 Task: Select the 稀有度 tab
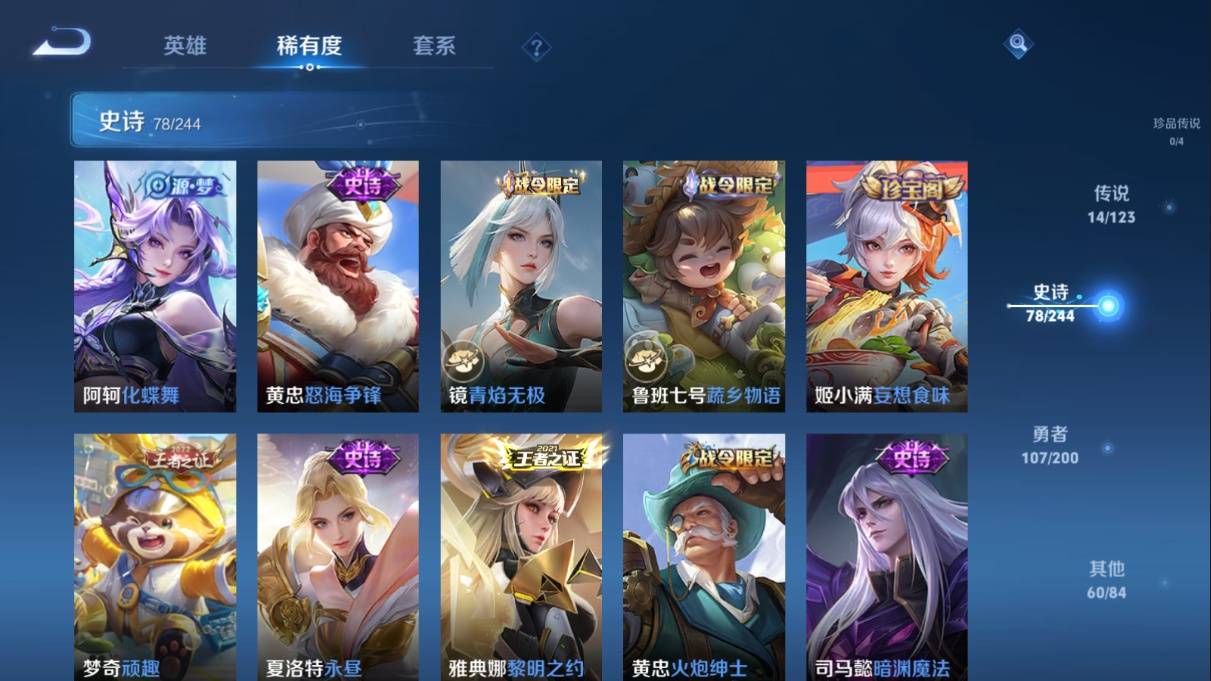tap(309, 46)
